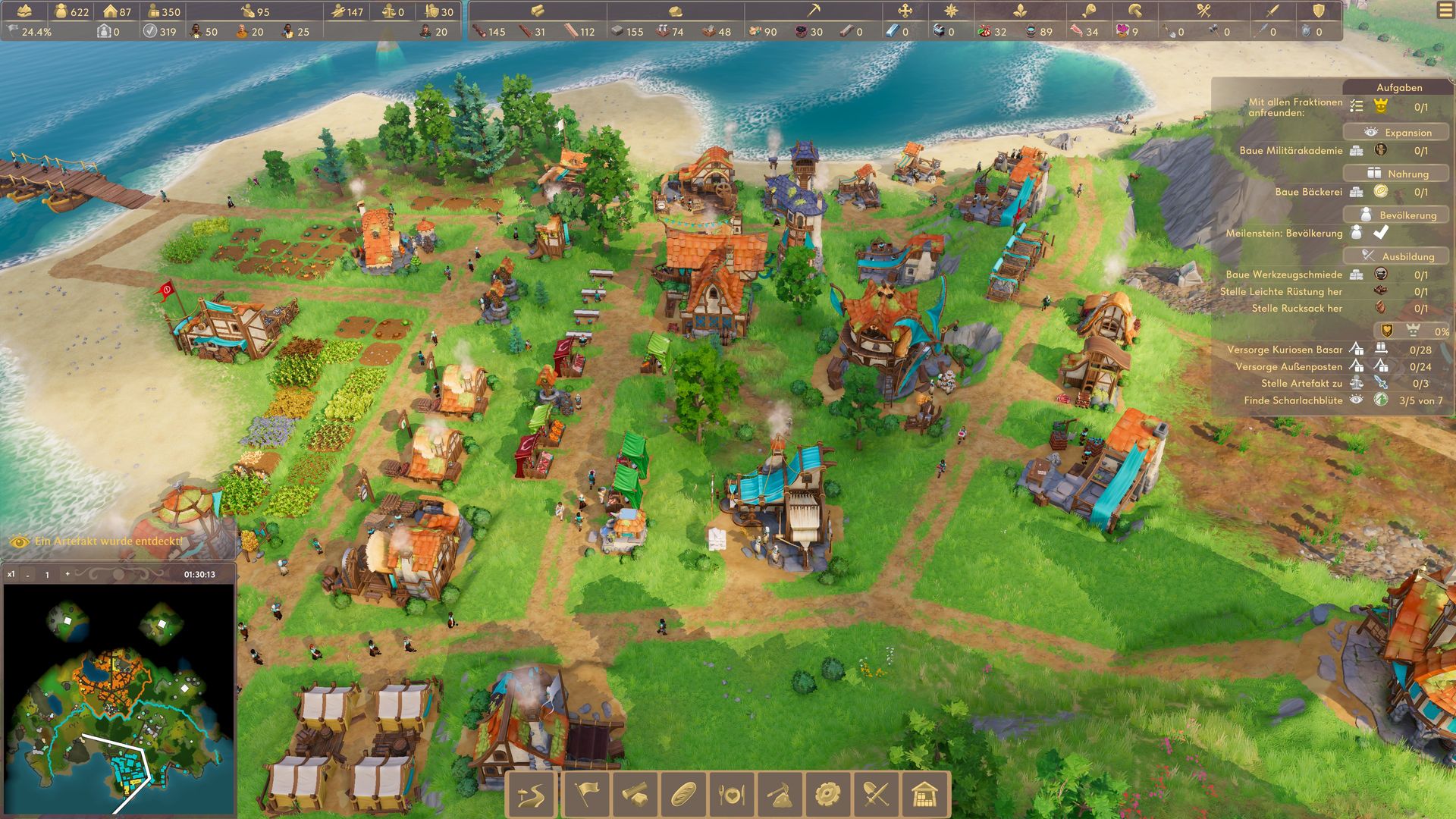The image size is (1456, 819).
Task: Select the pickaxe mining build category
Action: click(x=780, y=795)
